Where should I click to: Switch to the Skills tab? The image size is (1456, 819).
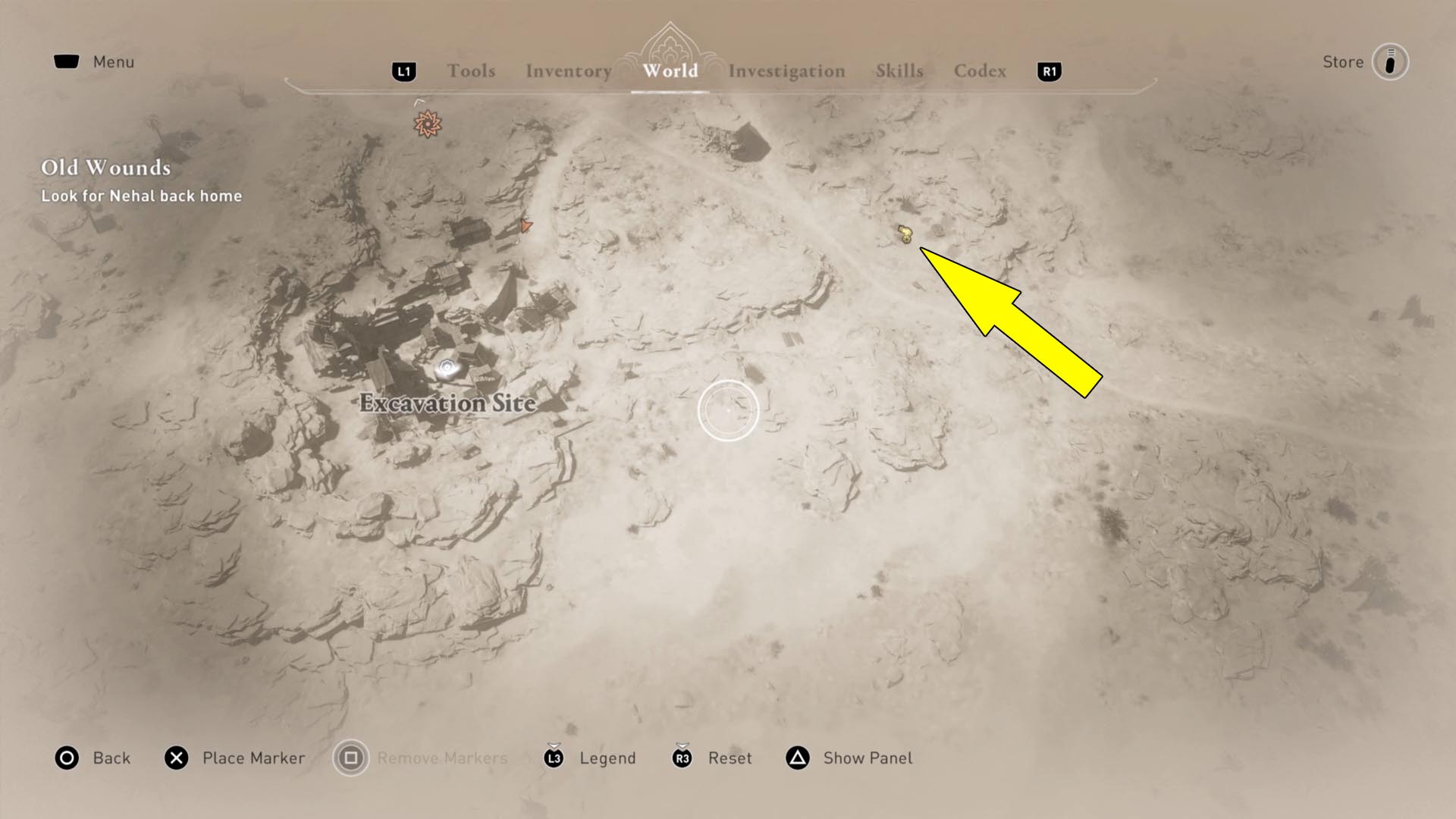pos(899,71)
